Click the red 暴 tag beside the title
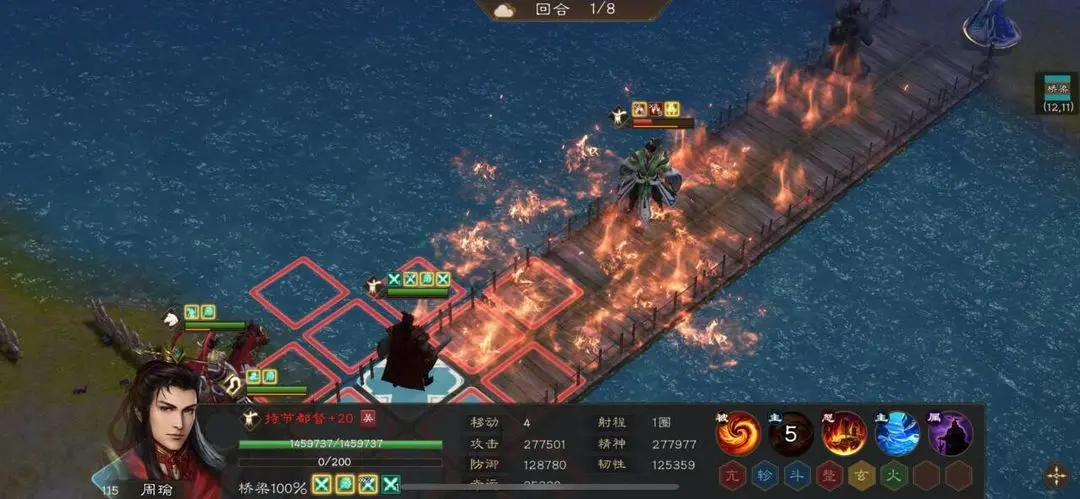The width and height of the screenshot is (1080, 499). [x=367, y=418]
